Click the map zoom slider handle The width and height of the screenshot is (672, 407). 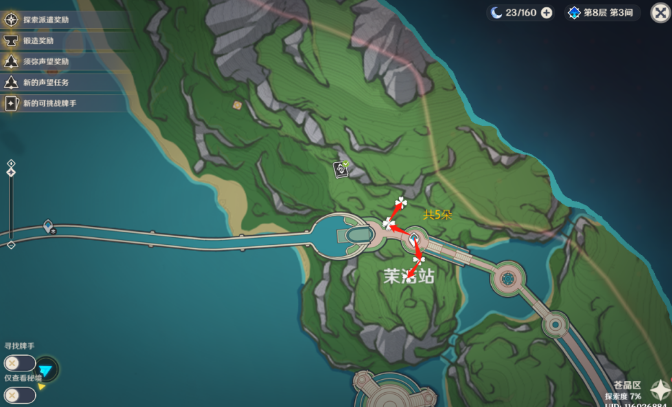click(x=11, y=173)
